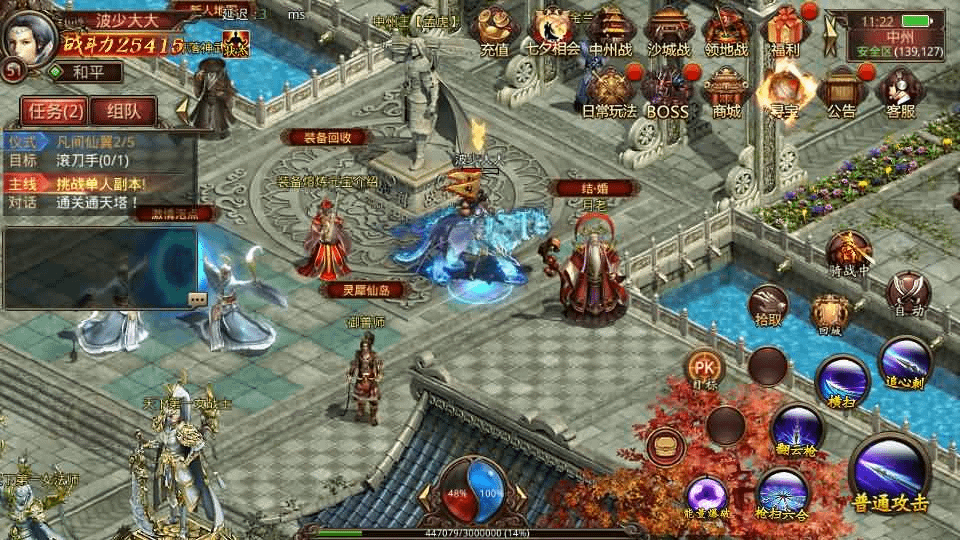Switch to the 组队 team tab
This screenshot has width=960, height=540.
point(130,112)
